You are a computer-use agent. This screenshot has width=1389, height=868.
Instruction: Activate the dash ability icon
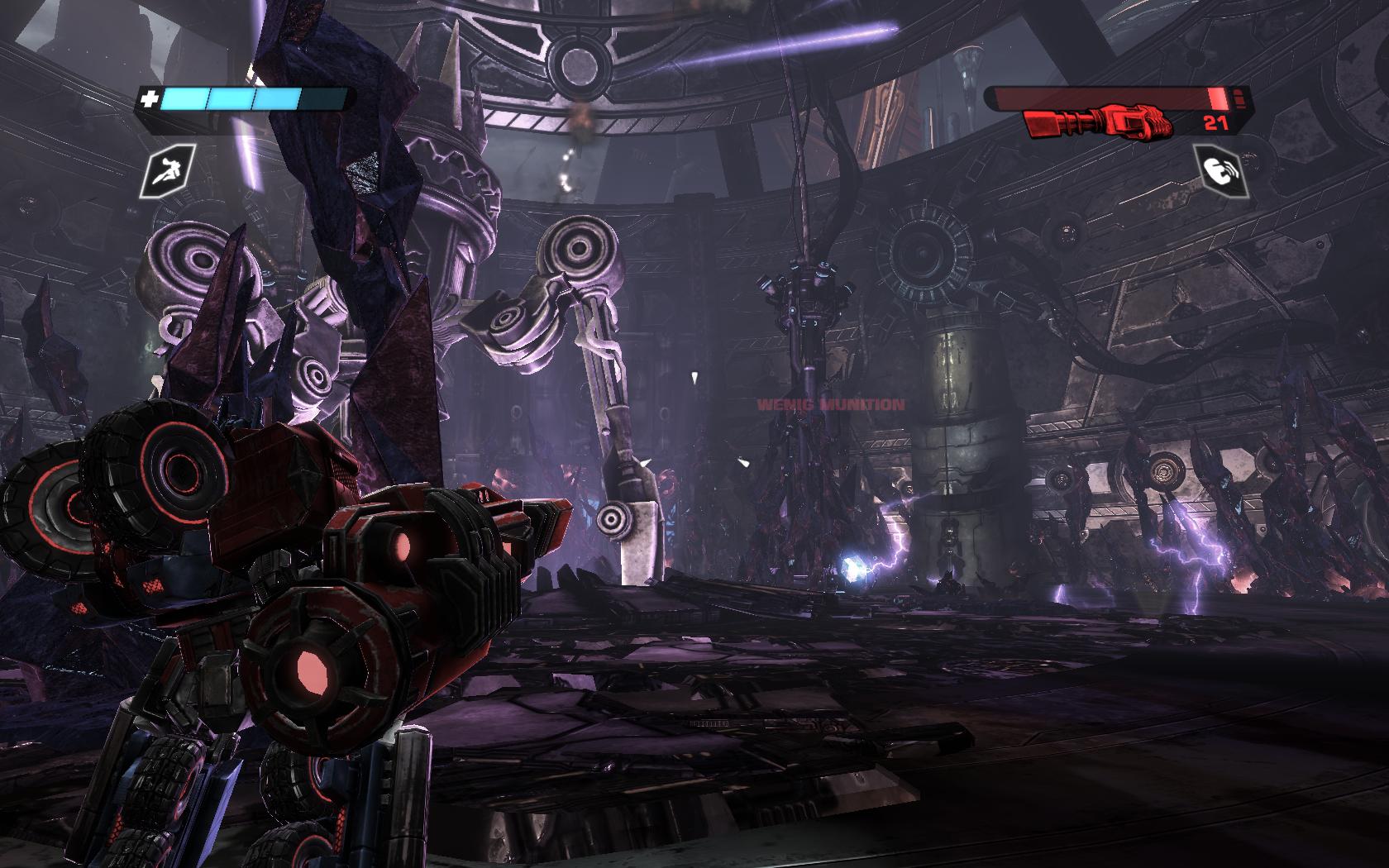(171, 171)
